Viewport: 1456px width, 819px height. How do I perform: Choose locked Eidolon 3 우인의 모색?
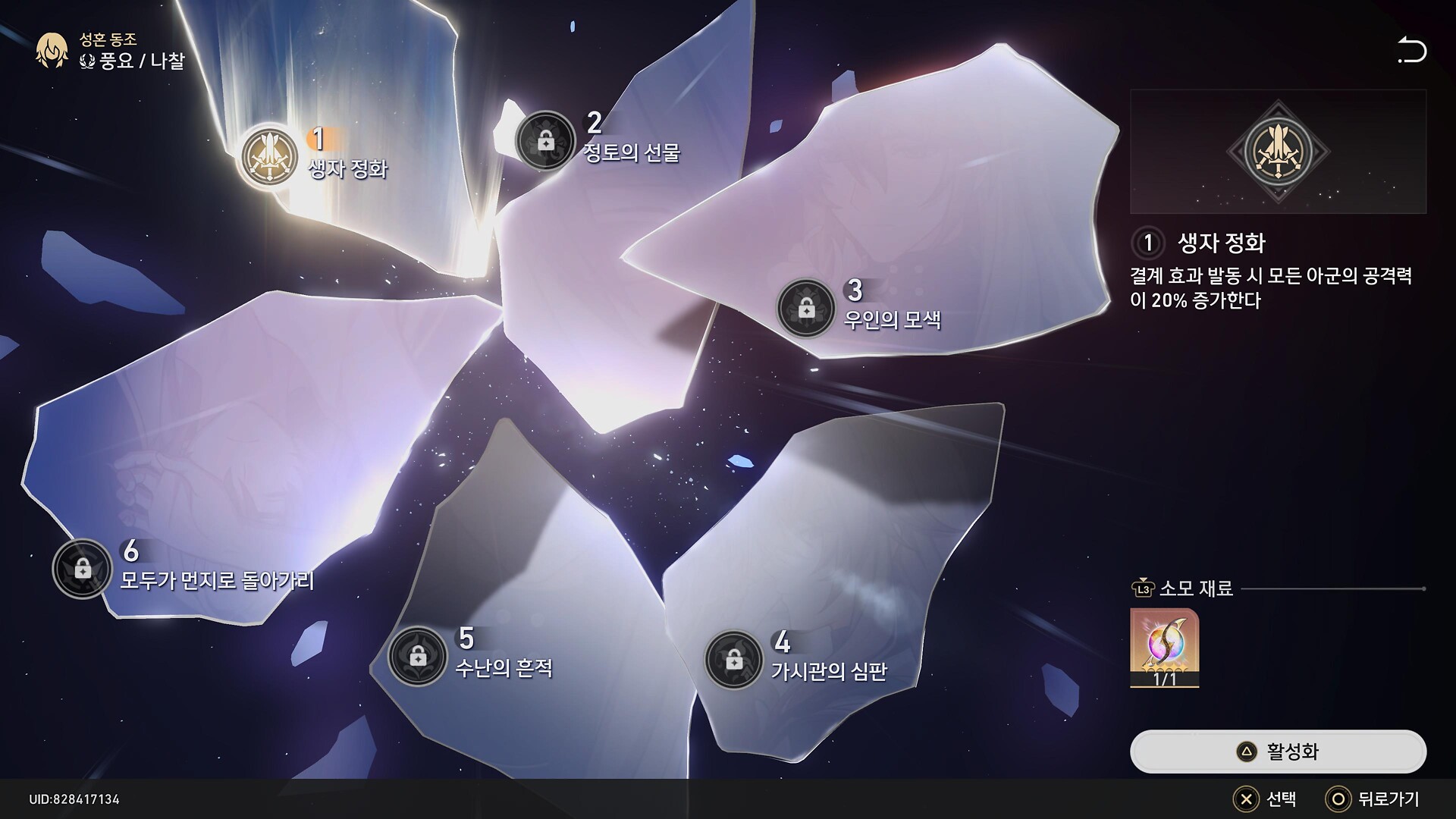[x=805, y=309]
